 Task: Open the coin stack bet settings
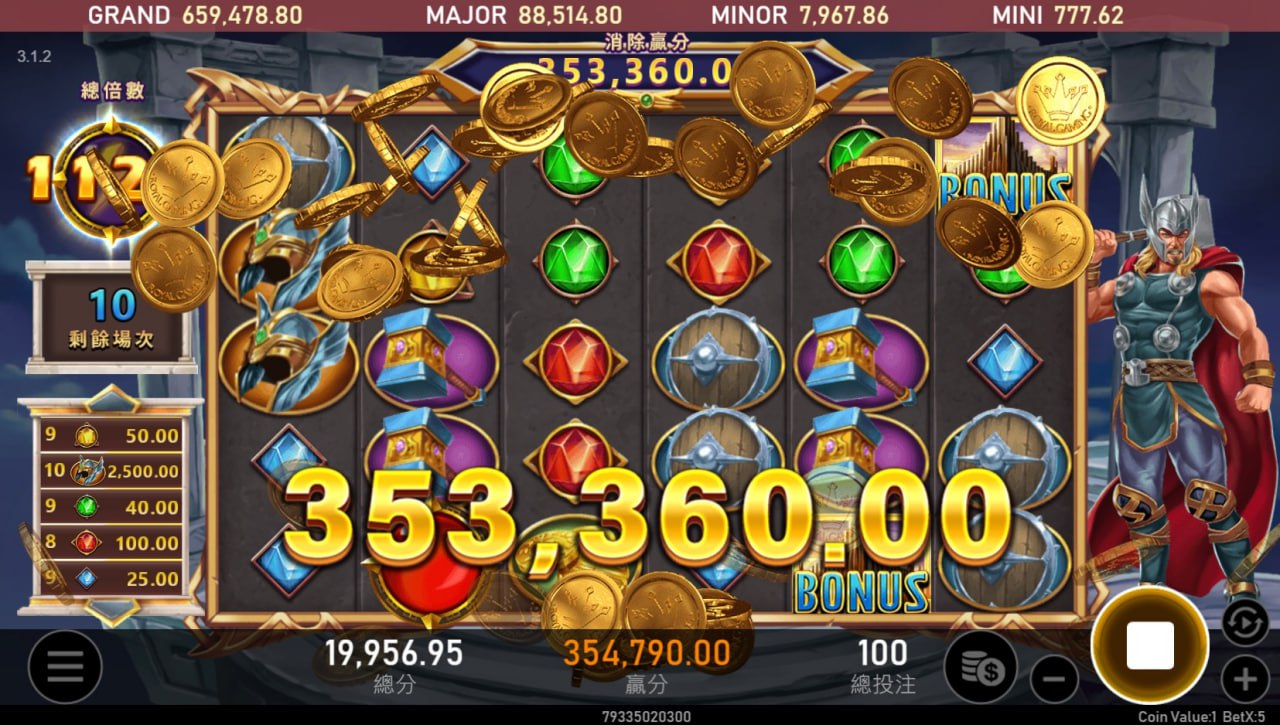pos(981,667)
